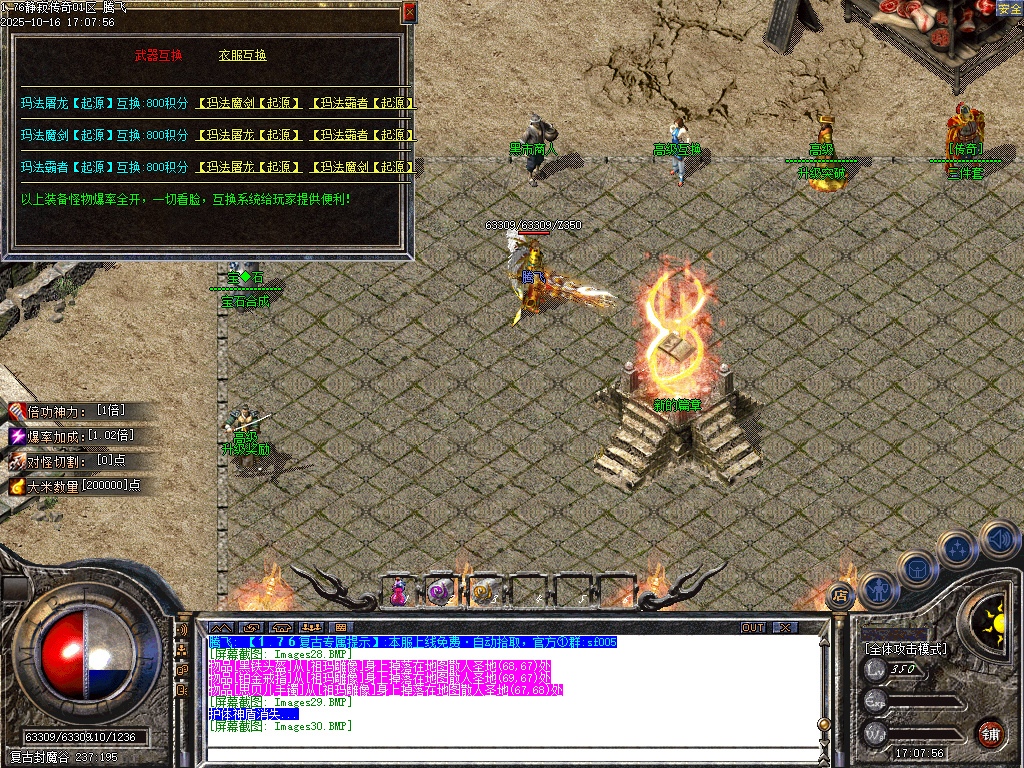
Task: Toggle sound with the speaker button
Action: point(998,539)
